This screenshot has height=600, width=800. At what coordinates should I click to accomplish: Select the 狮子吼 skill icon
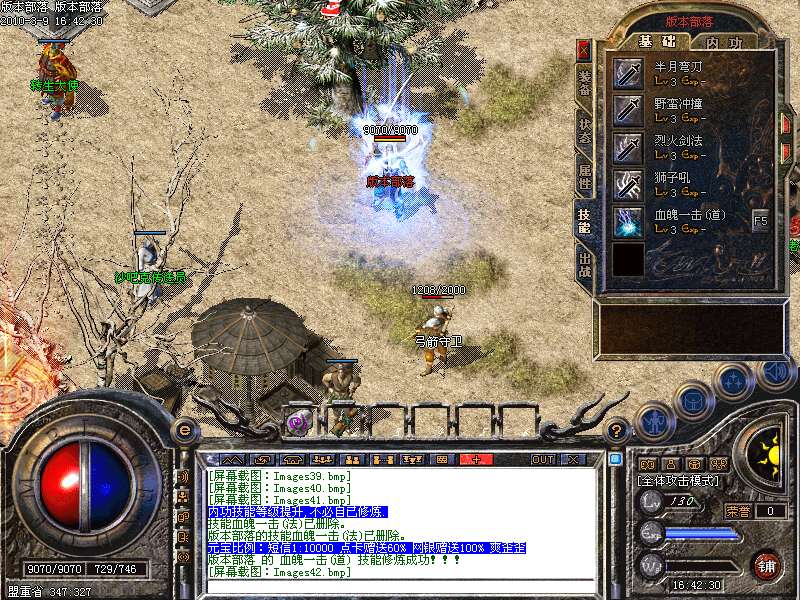[629, 184]
